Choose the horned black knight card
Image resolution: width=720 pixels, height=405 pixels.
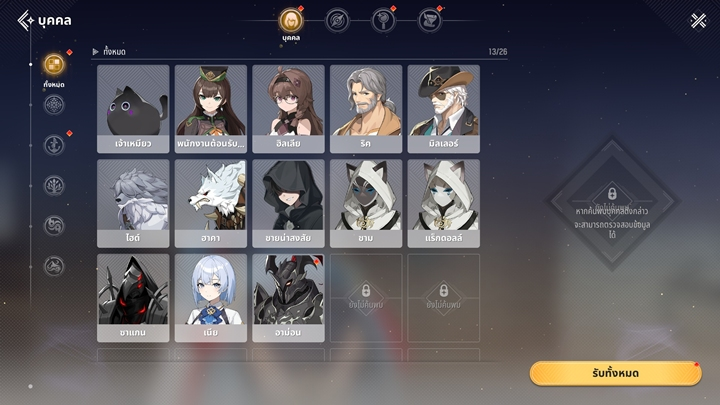tap(288, 296)
